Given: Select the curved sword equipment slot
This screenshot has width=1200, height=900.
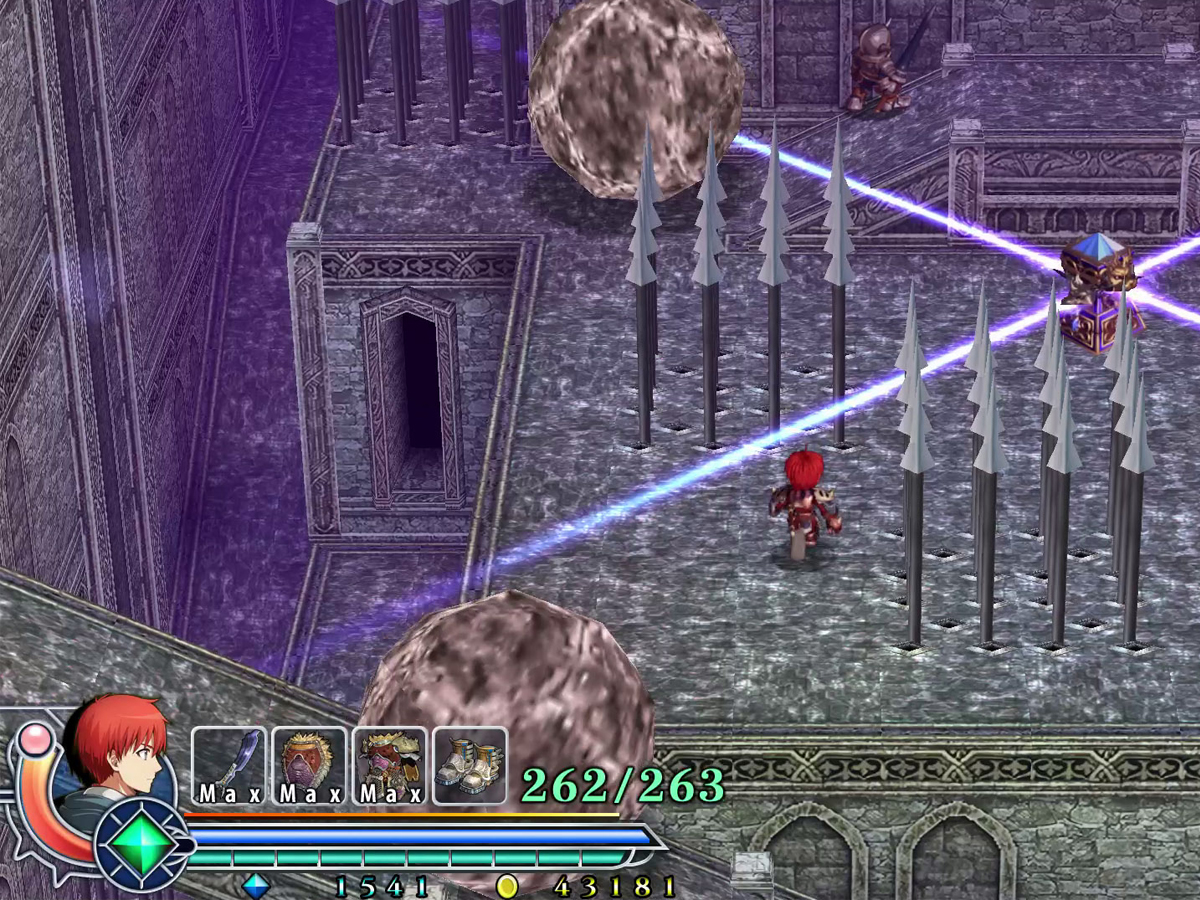Looking at the screenshot, I should coord(229,765).
